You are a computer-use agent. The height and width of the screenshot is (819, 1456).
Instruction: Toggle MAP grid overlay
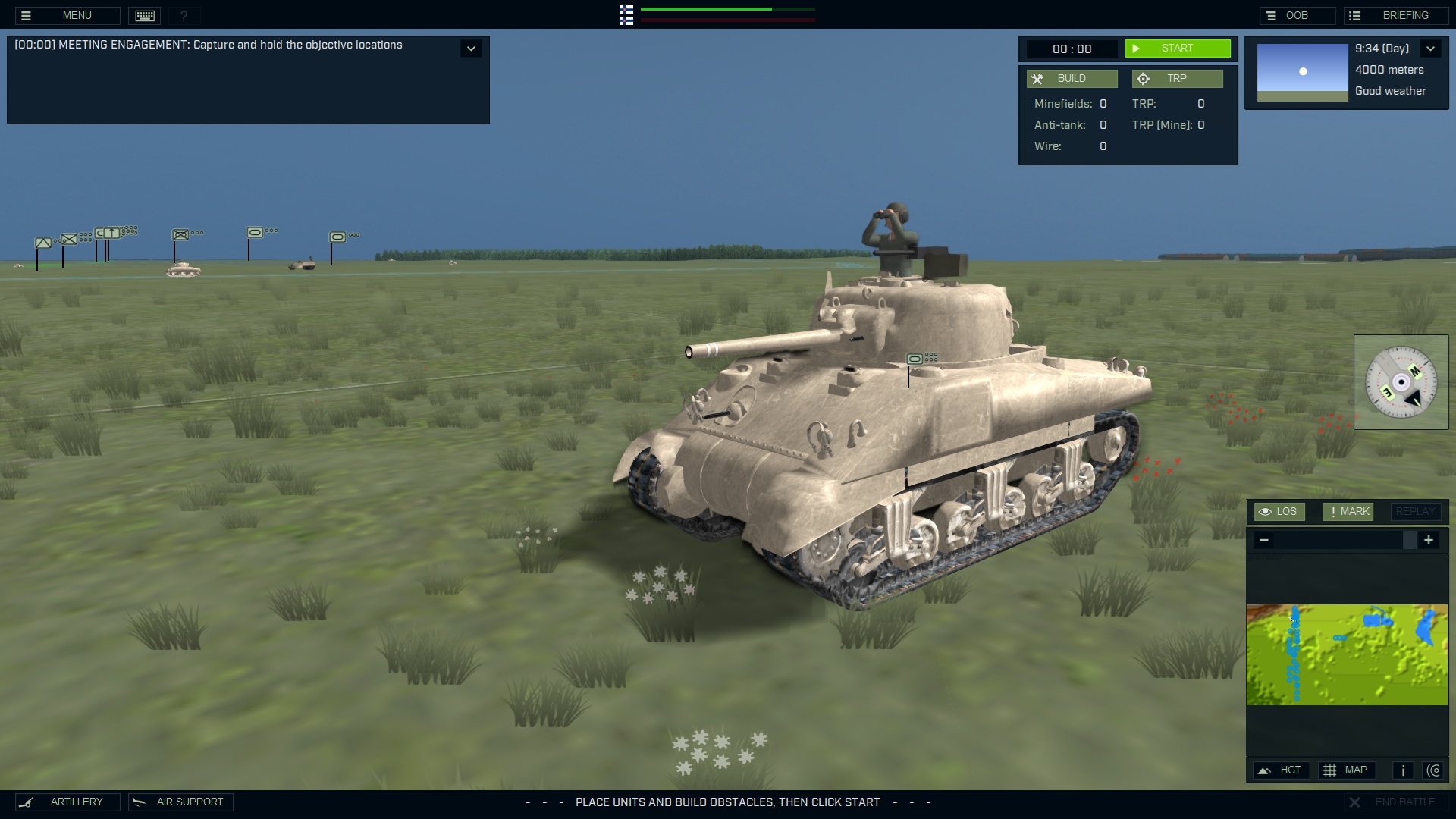(x=1348, y=770)
